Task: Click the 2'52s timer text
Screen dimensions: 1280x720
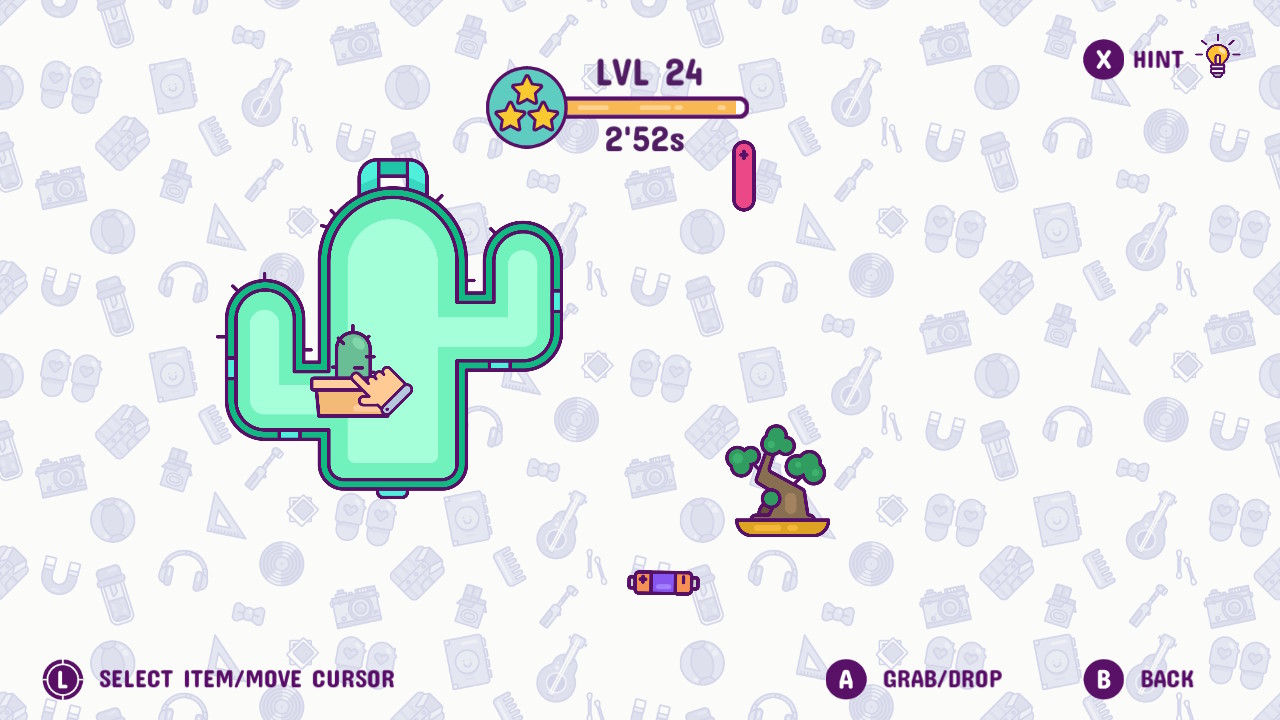Action: tap(645, 139)
